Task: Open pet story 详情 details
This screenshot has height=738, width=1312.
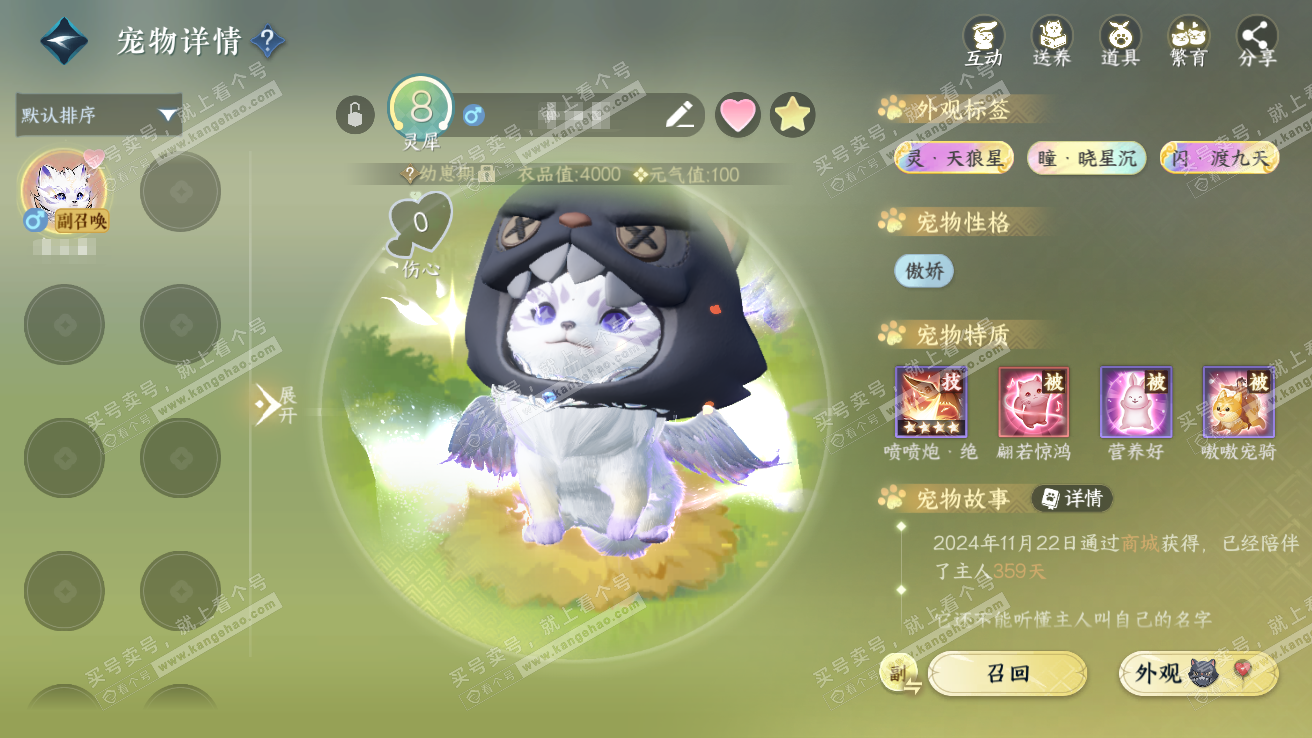Action: click(x=1072, y=498)
